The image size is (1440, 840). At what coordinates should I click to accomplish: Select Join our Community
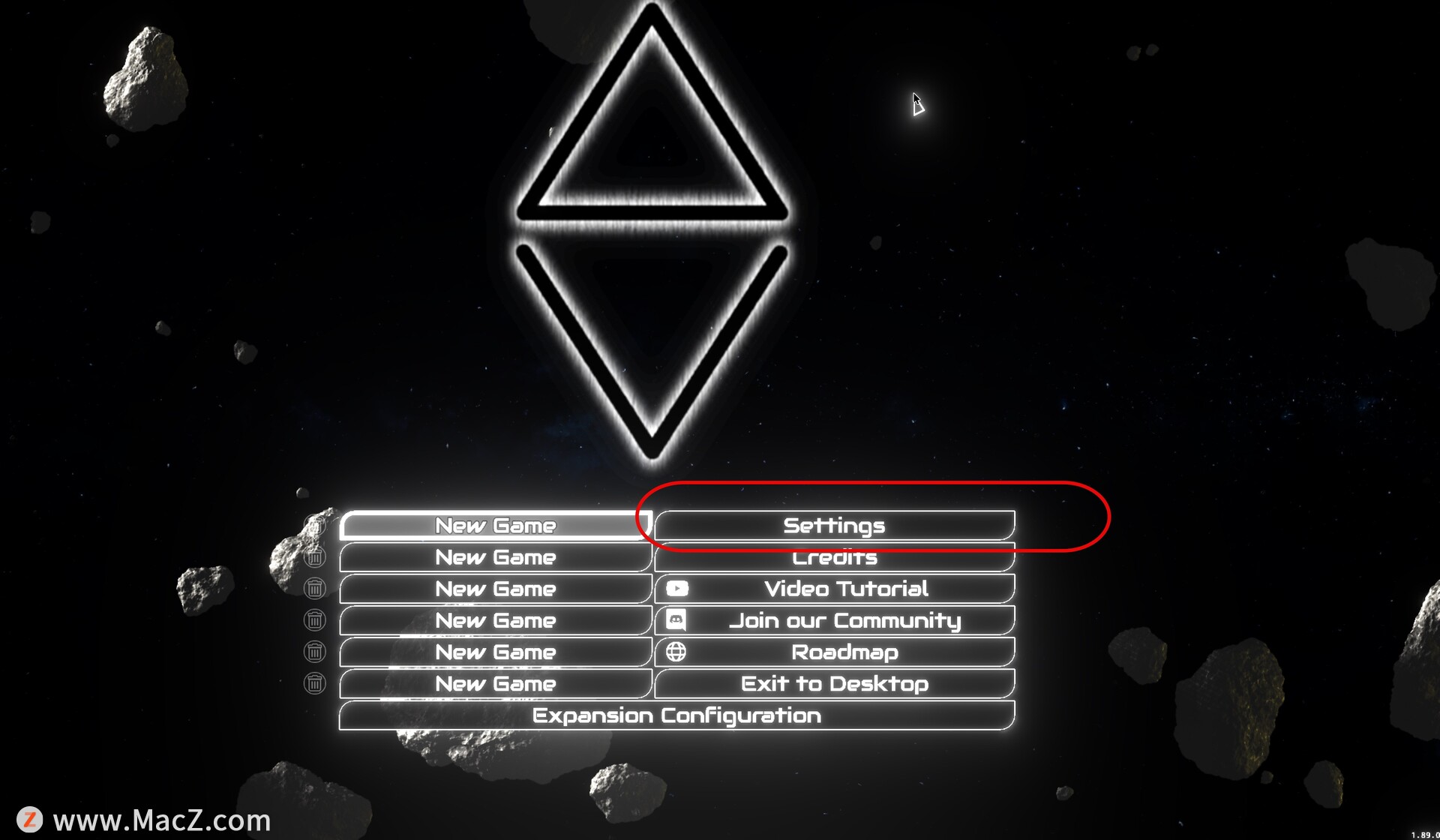(834, 621)
